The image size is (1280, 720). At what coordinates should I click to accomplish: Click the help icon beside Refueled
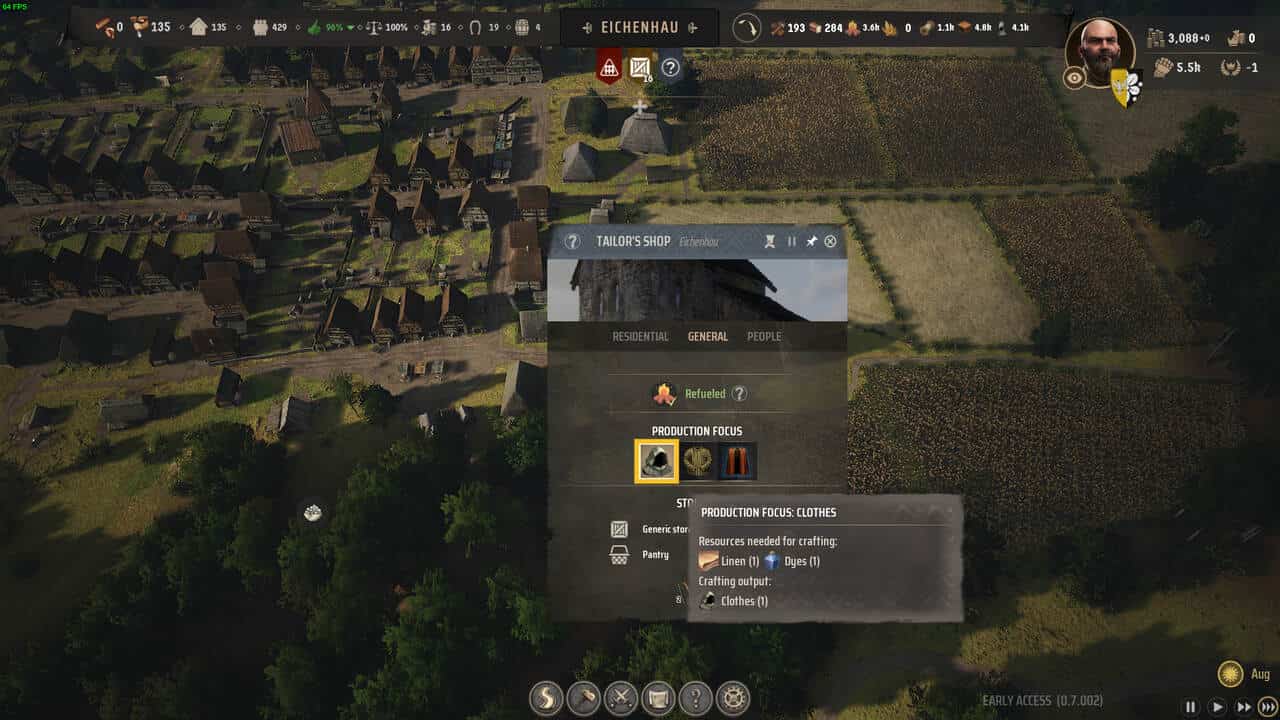(739, 394)
